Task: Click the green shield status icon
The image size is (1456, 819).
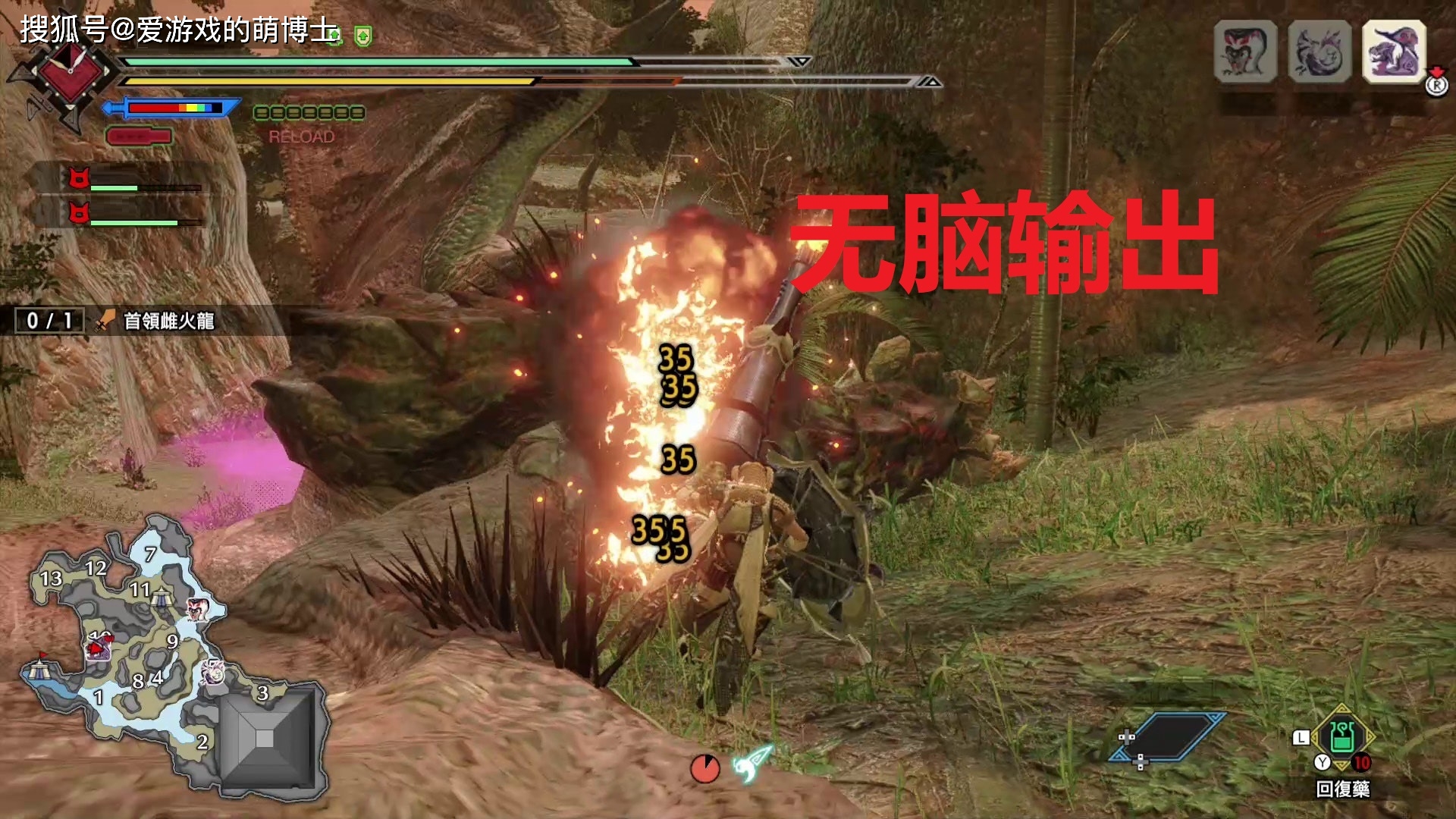Action: point(363,36)
